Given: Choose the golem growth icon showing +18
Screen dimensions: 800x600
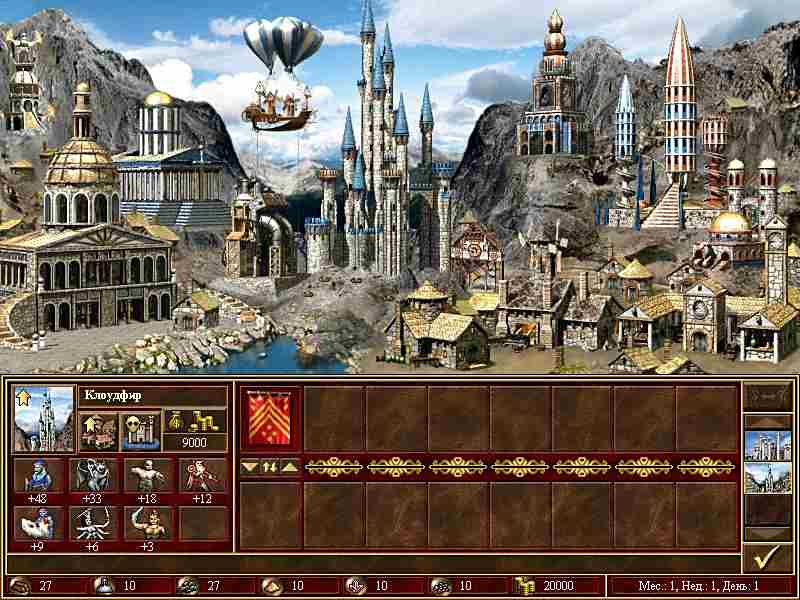Looking at the screenshot, I should (x=149, y=476).
